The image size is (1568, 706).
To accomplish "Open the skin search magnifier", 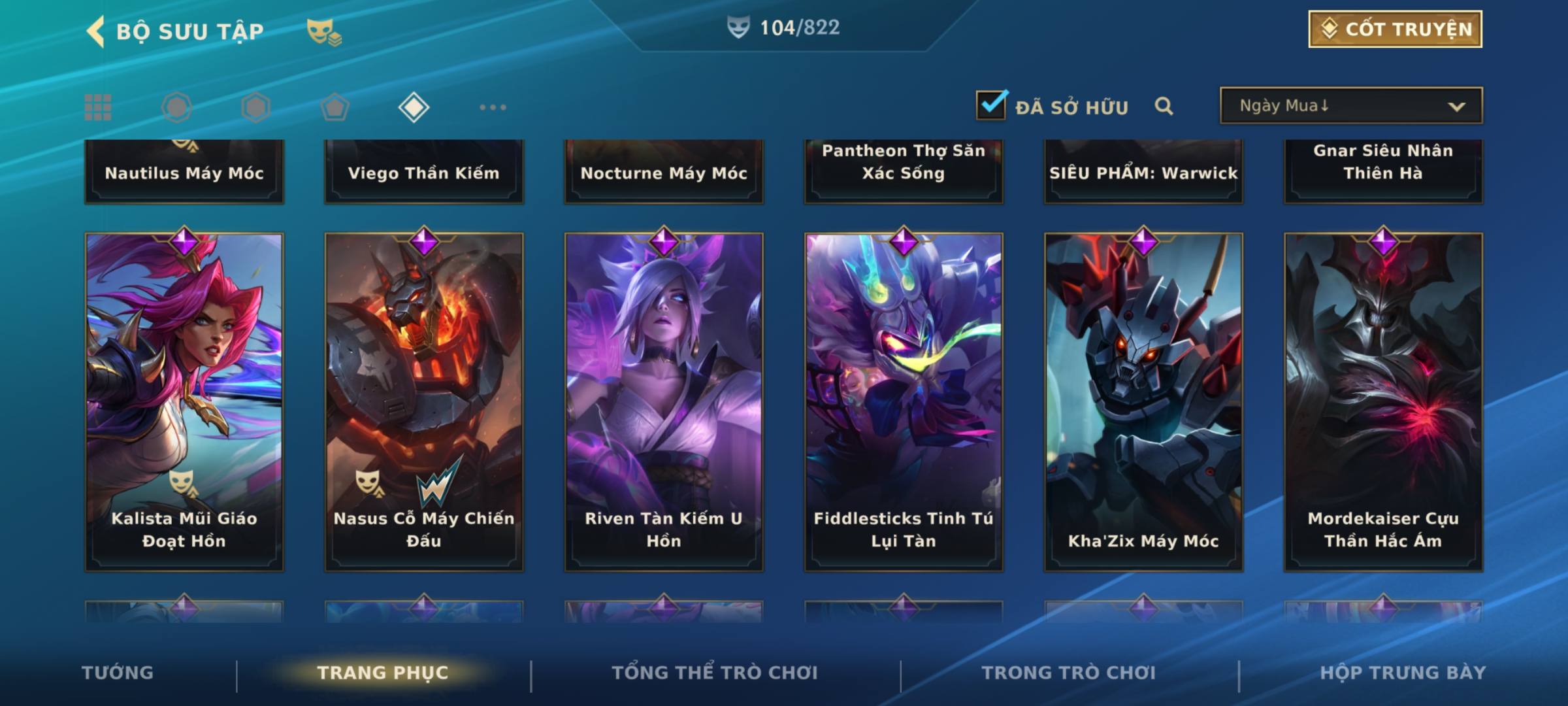I will 1164,106.
